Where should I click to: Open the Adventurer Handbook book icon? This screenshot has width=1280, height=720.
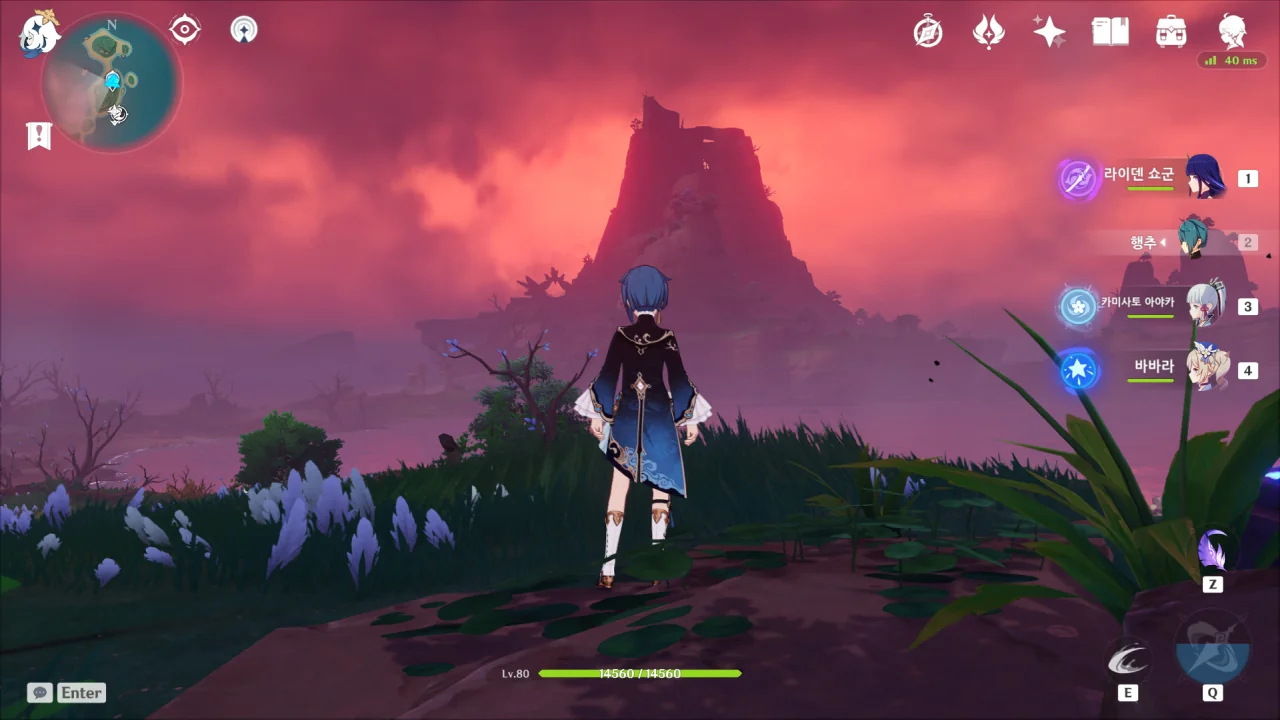[x=1110, y=32]
